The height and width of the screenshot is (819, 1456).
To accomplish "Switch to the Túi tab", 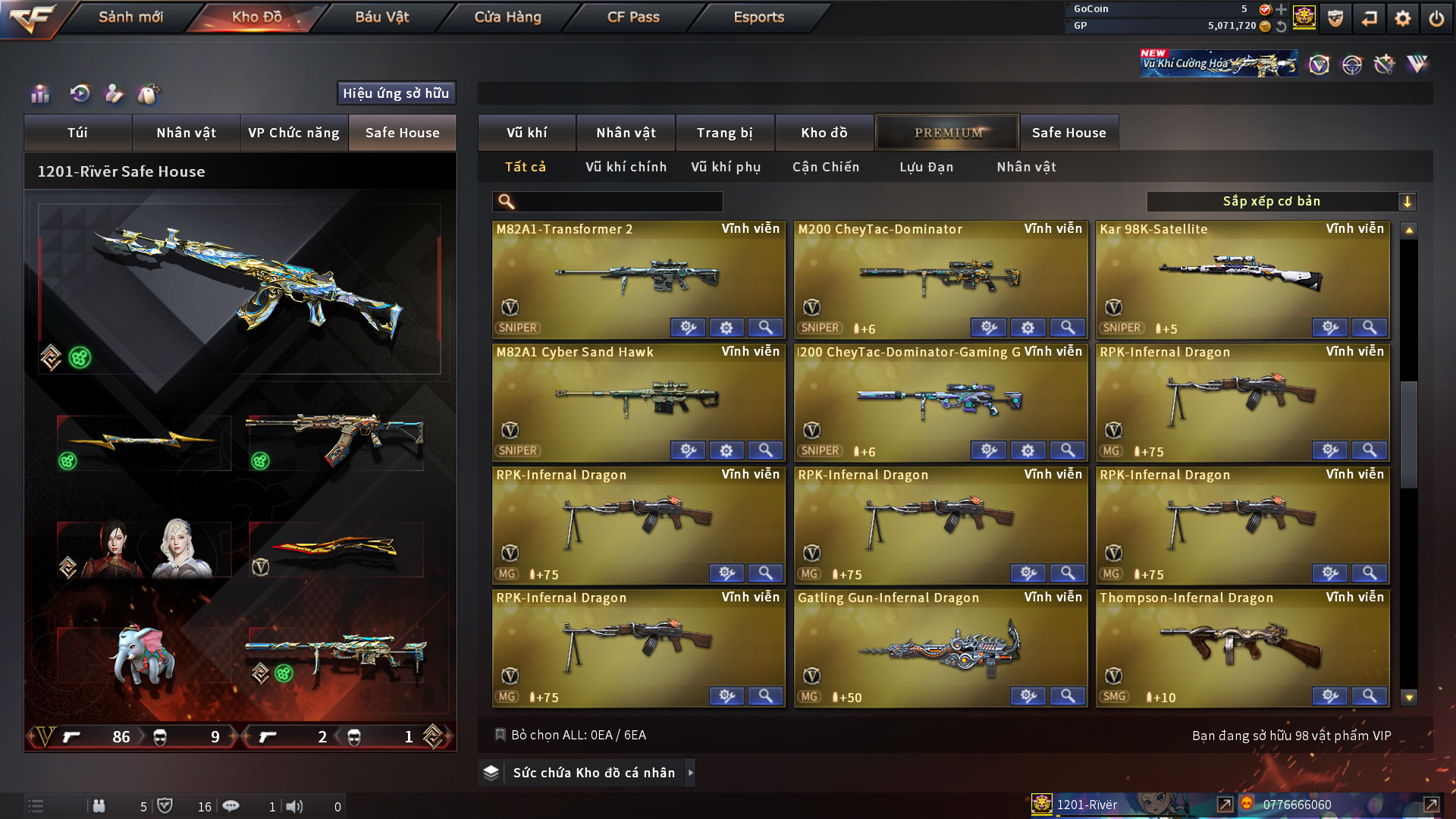I will 77,133.
